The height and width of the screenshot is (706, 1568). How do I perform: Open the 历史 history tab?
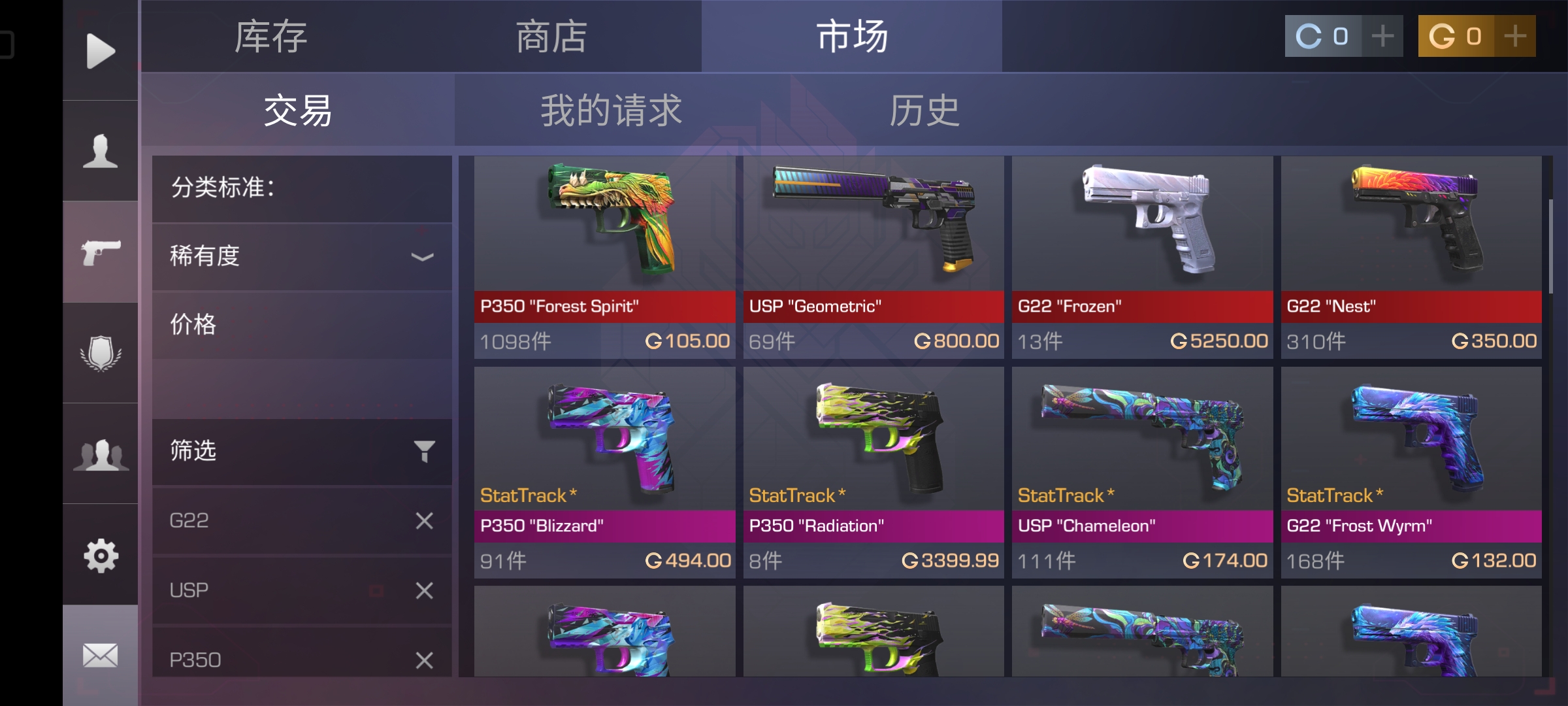(x=923, y=110)
